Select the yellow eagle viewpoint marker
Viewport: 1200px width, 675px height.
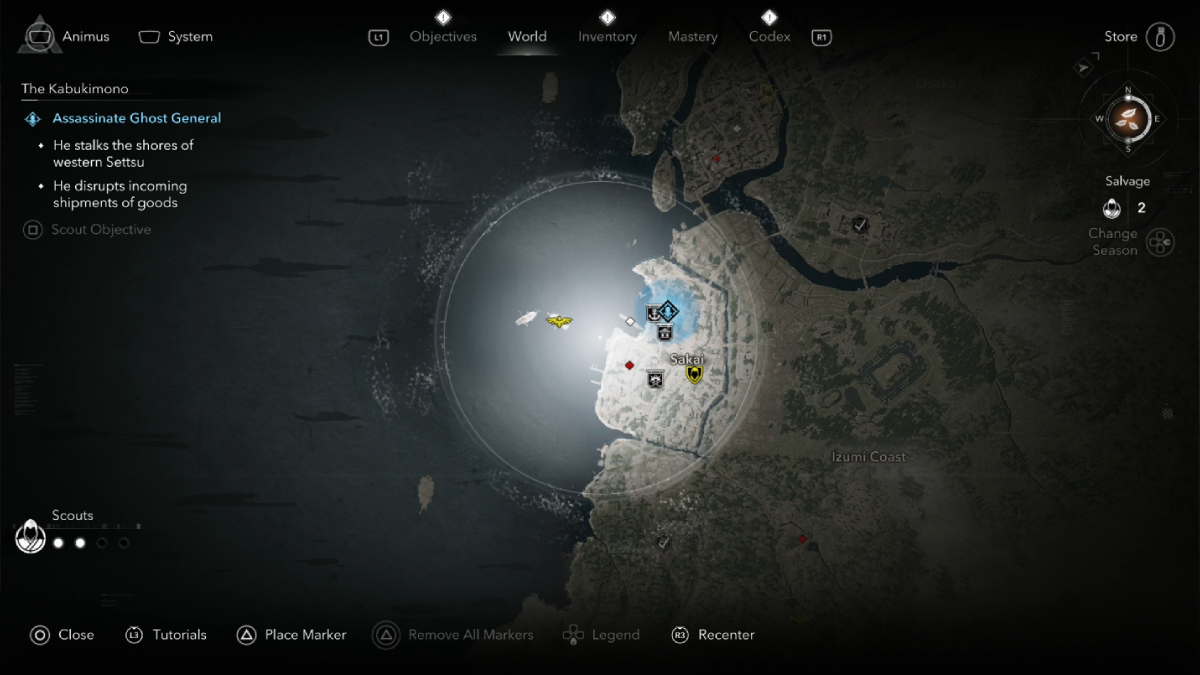coord(559,321)
